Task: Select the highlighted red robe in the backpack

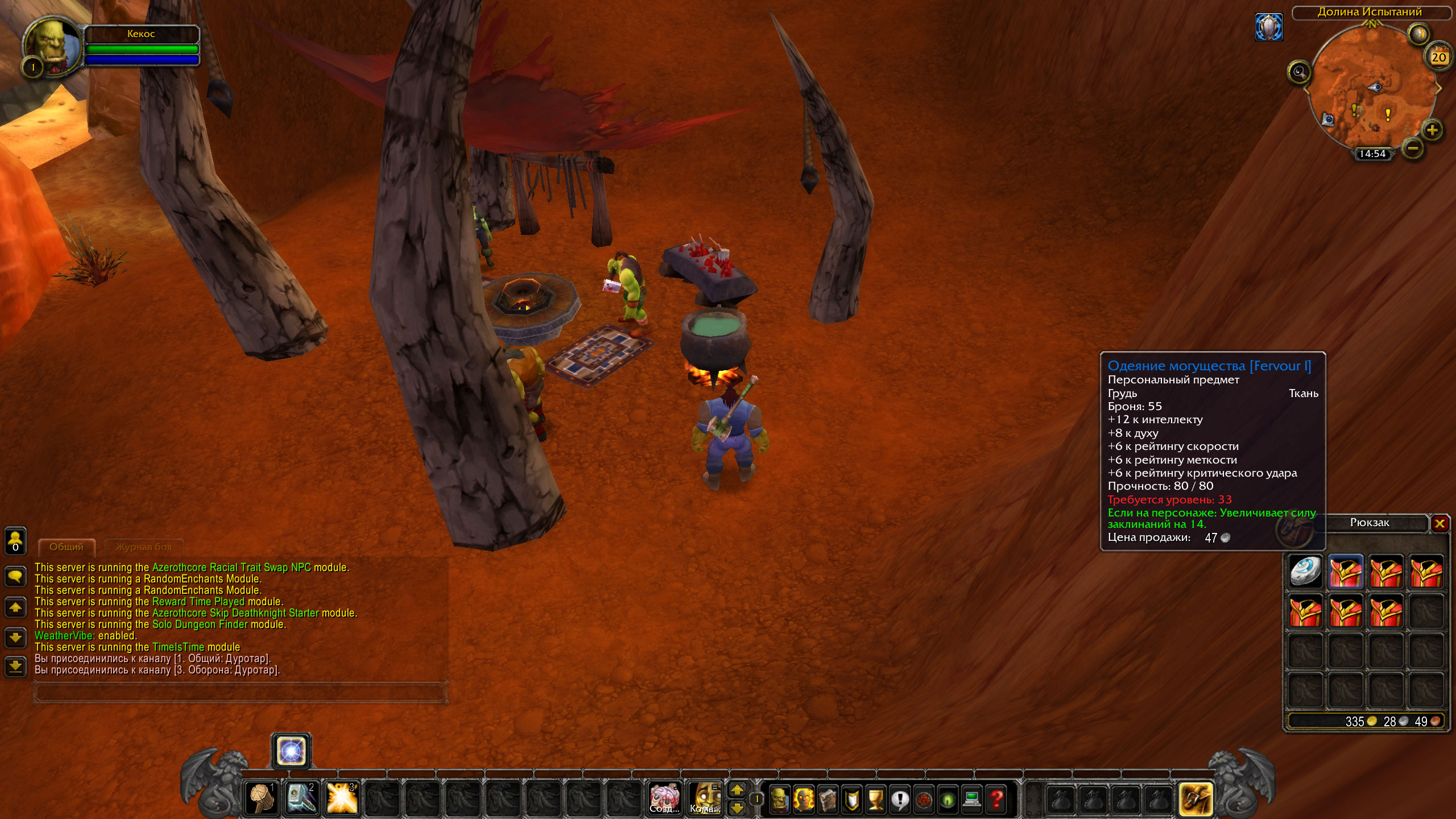Action: (1346, 572)
